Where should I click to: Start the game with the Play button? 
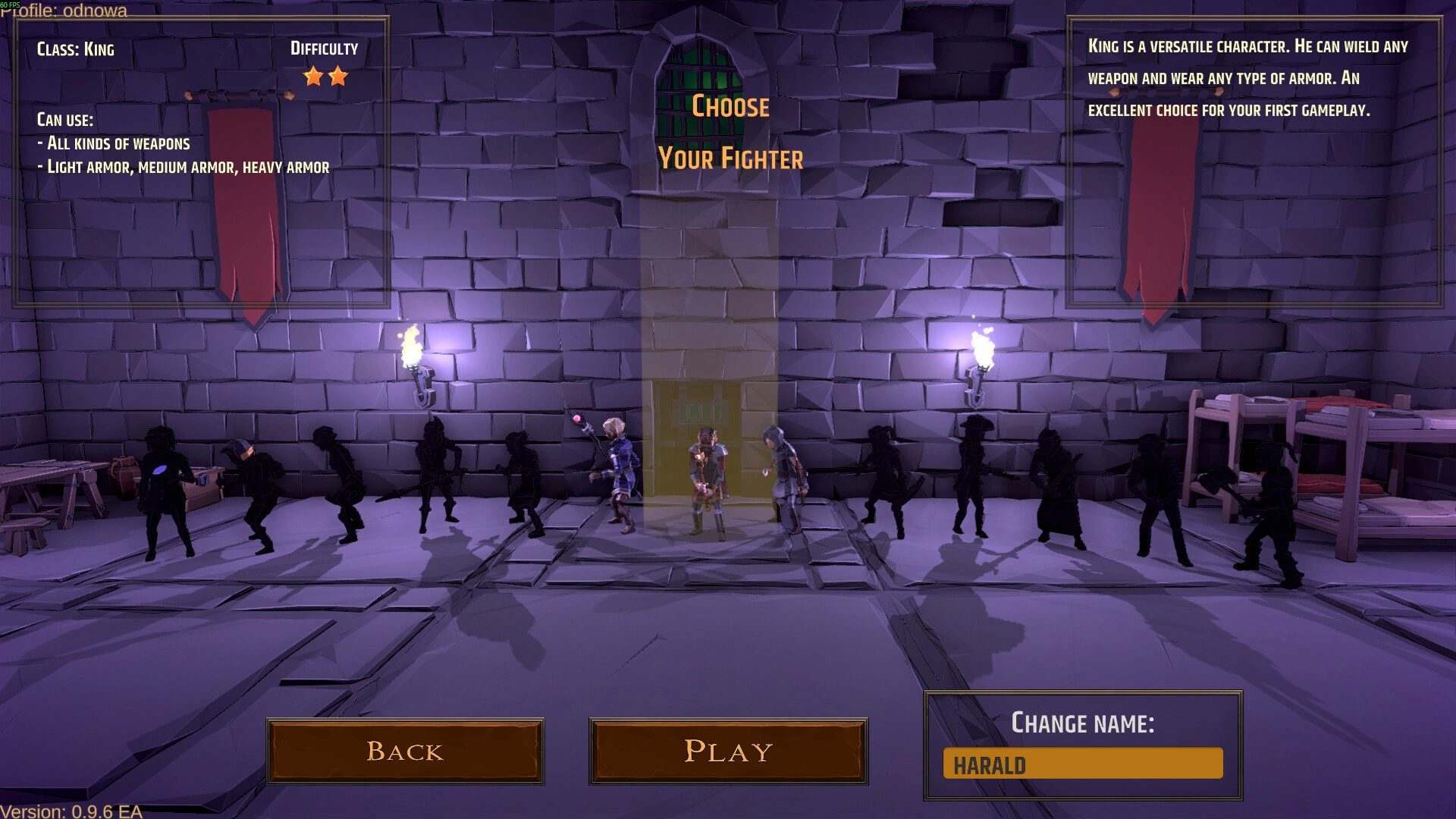click(728, 751)
